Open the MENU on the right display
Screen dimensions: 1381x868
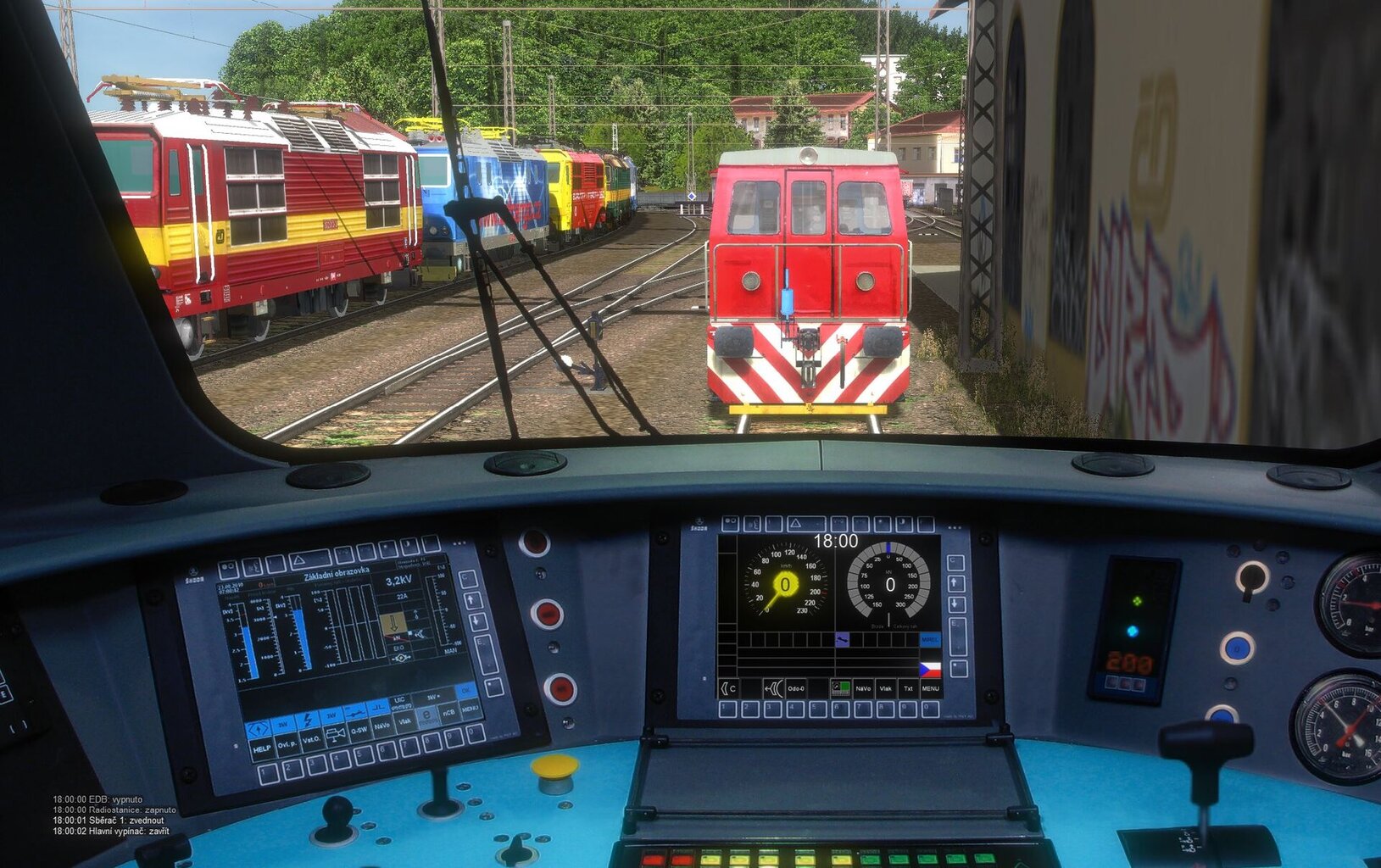pyautogui.click(x=931, y=688)
